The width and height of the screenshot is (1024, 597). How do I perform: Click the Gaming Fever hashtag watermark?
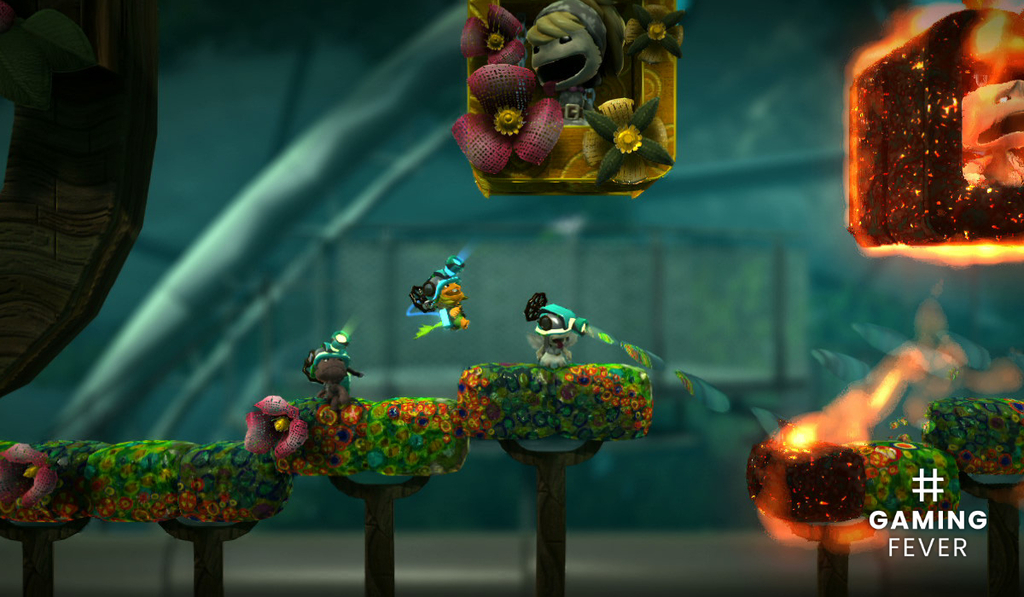(927, 515)
